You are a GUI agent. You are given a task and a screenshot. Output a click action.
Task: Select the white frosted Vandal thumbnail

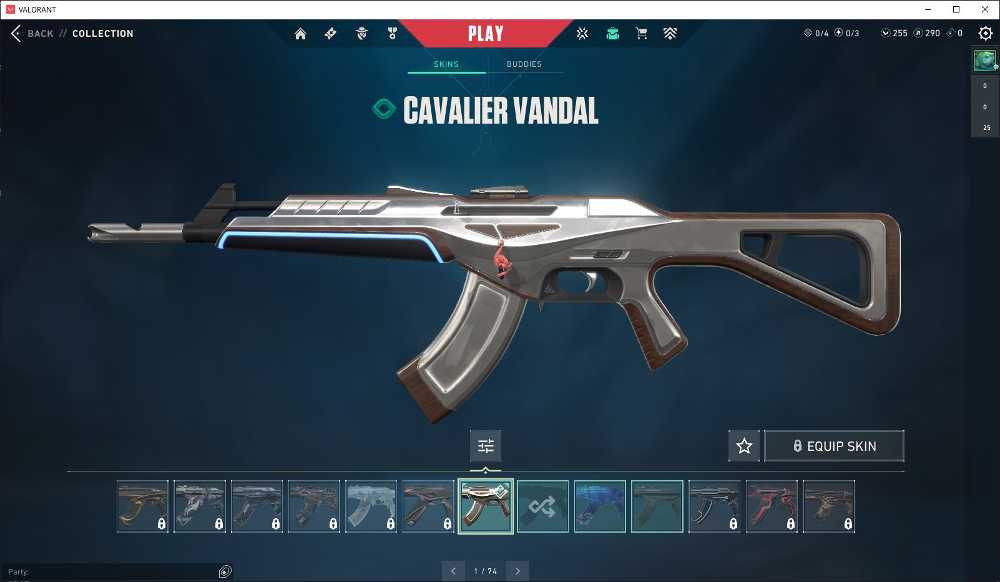pos(371,506)
